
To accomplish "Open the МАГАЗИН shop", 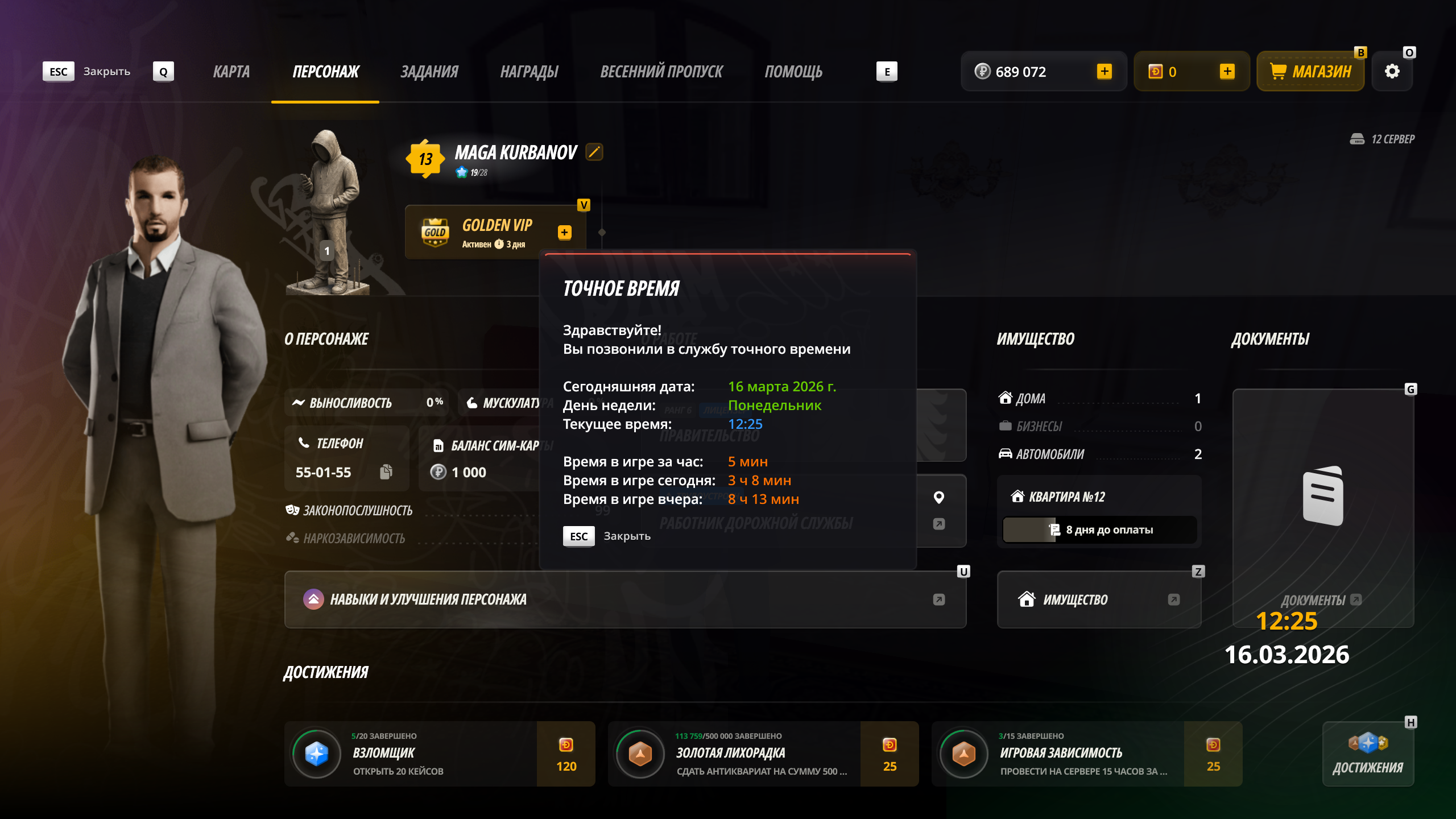I will coord(1310,72).
